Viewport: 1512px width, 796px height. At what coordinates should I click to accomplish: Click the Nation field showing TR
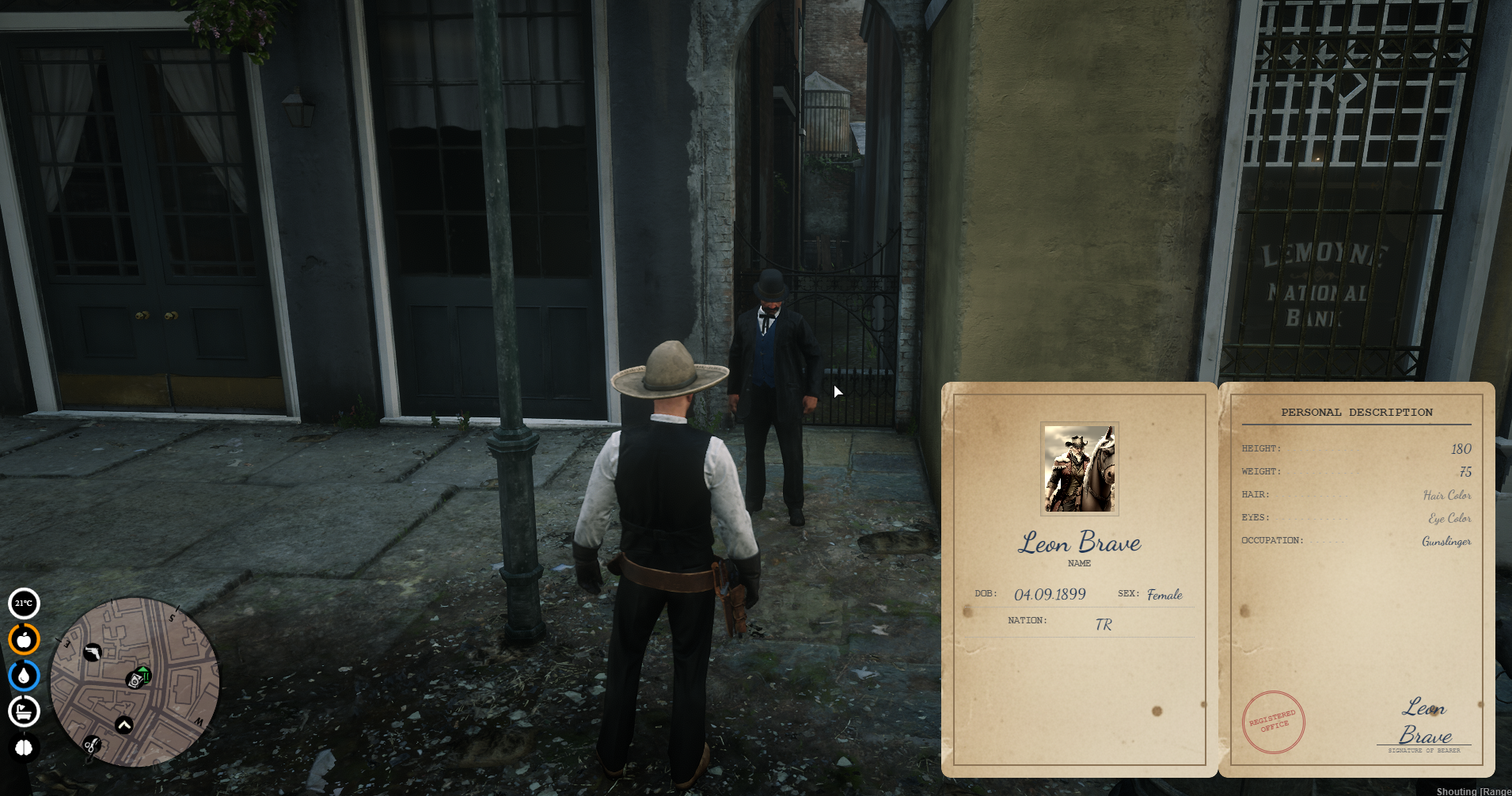pos(1103,624)
